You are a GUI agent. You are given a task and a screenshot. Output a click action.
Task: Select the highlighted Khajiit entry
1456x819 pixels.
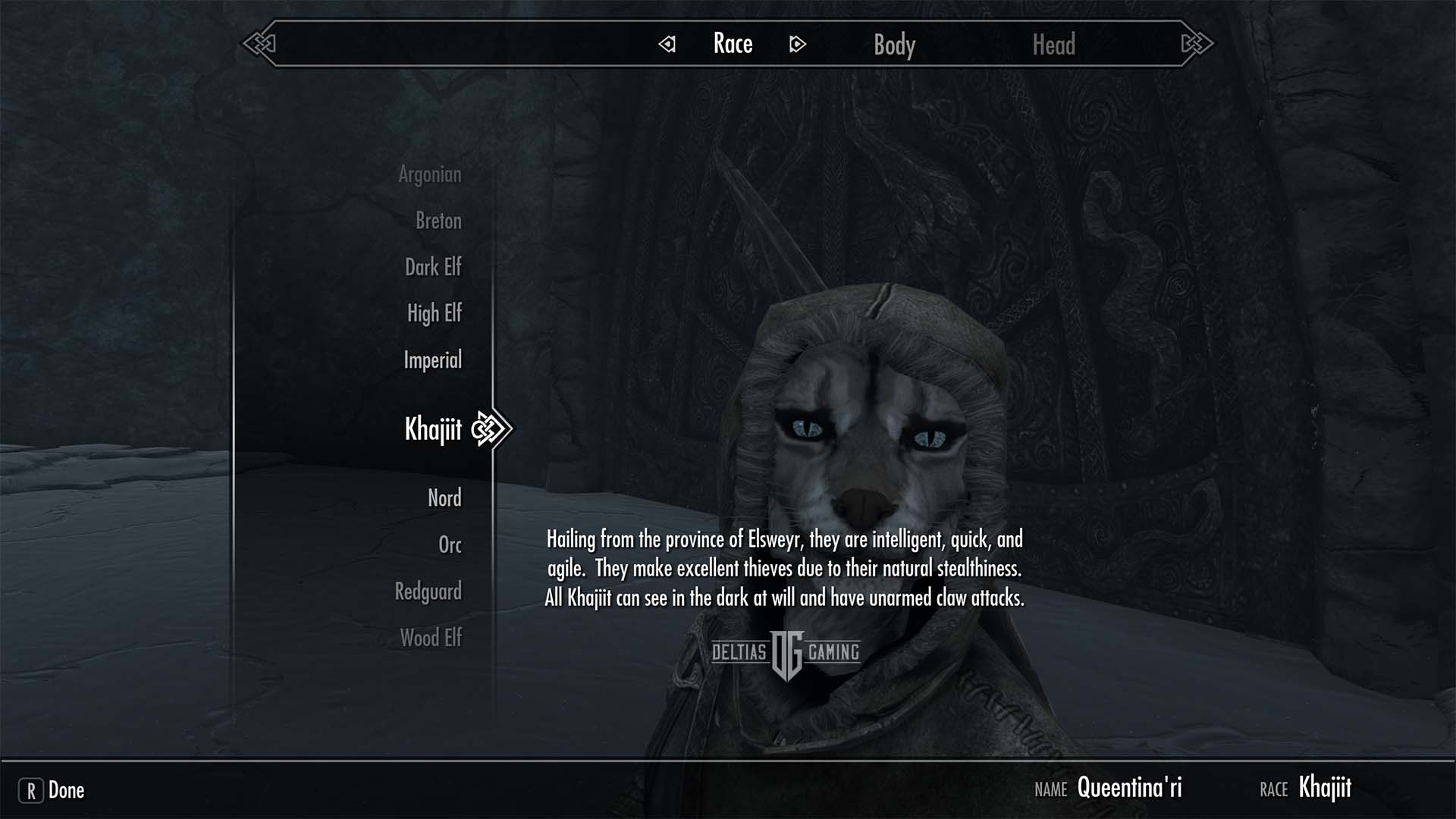click(433, 429)
